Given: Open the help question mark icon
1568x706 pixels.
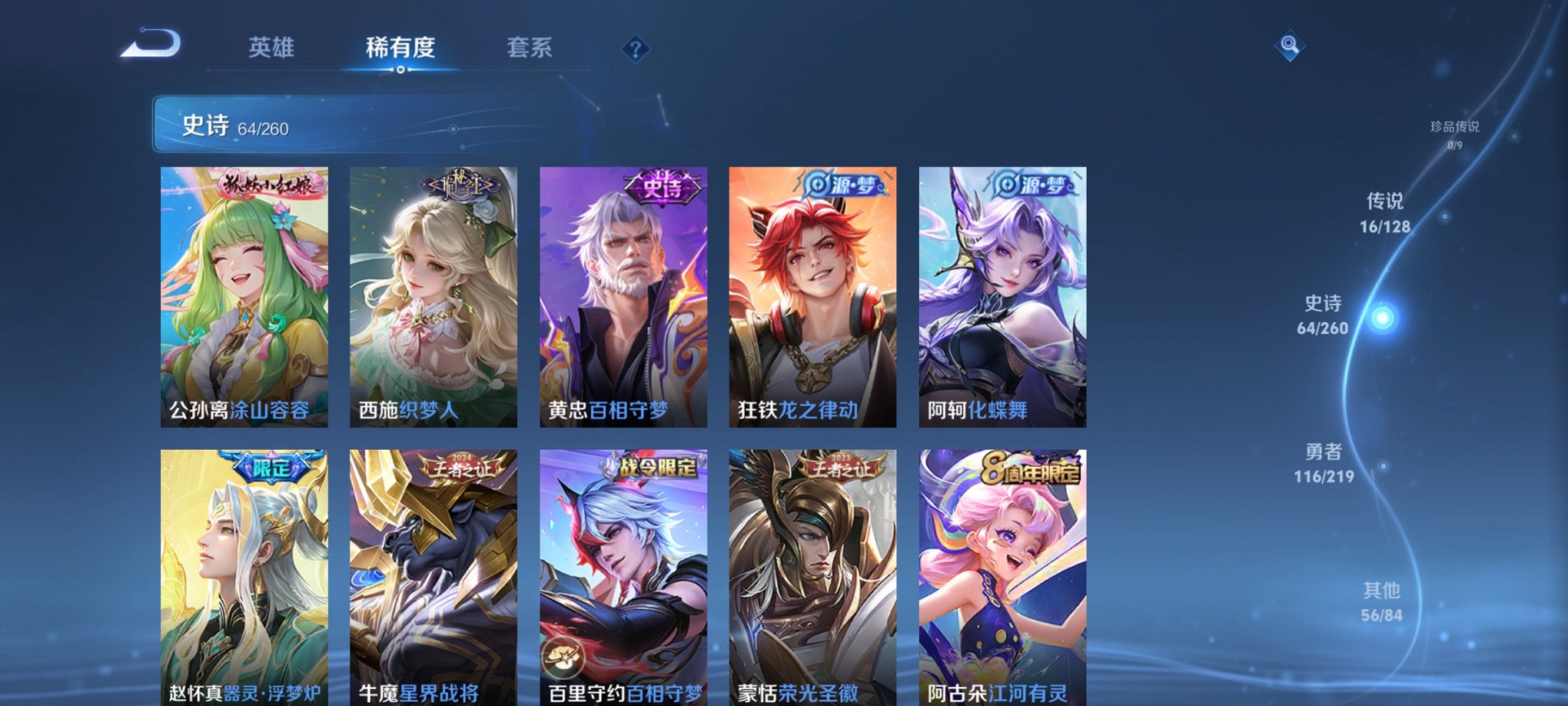Looking at the screenshot, I should pos(634,48).
